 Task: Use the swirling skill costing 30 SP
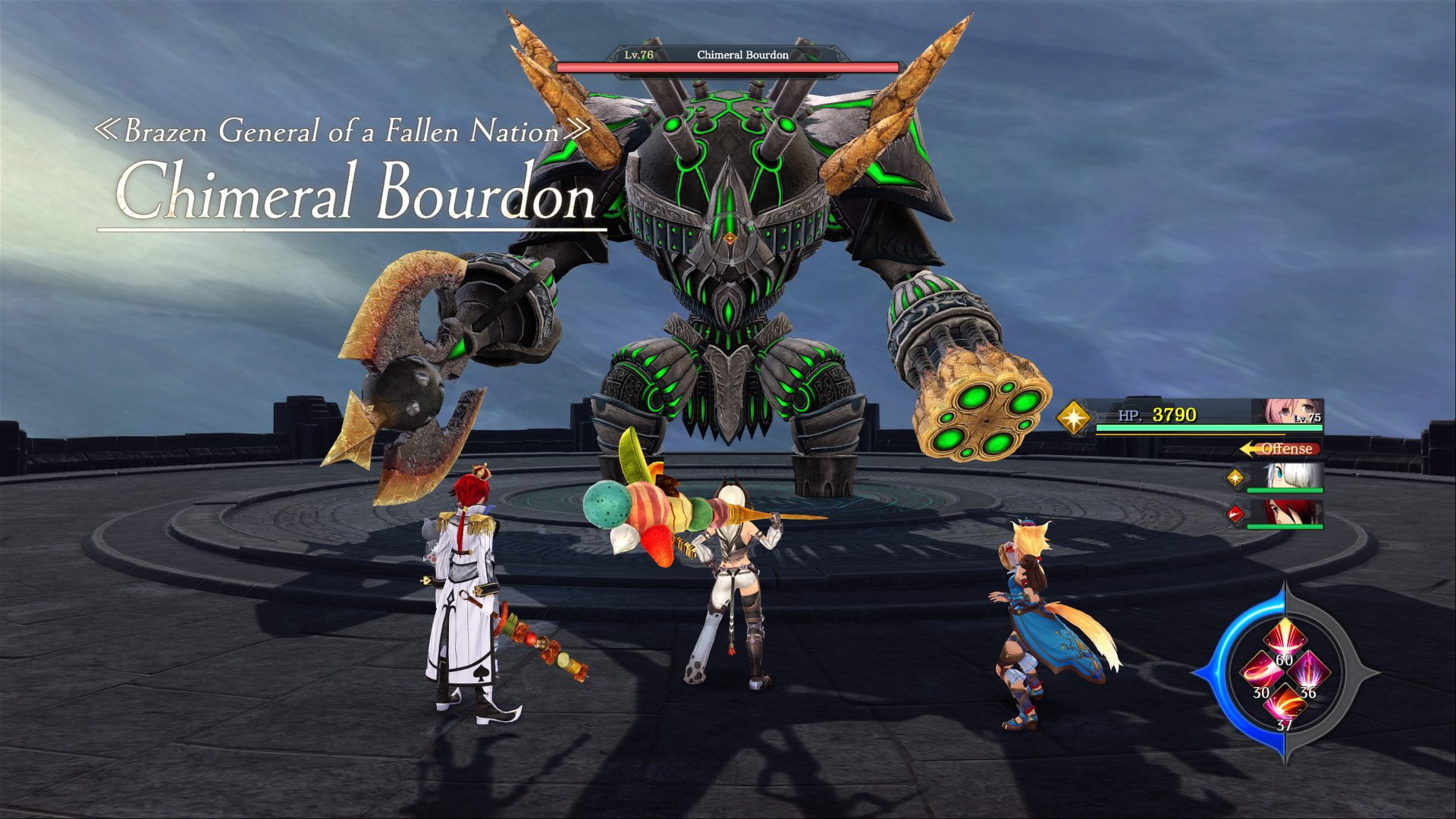click(x=1259, y=673)
